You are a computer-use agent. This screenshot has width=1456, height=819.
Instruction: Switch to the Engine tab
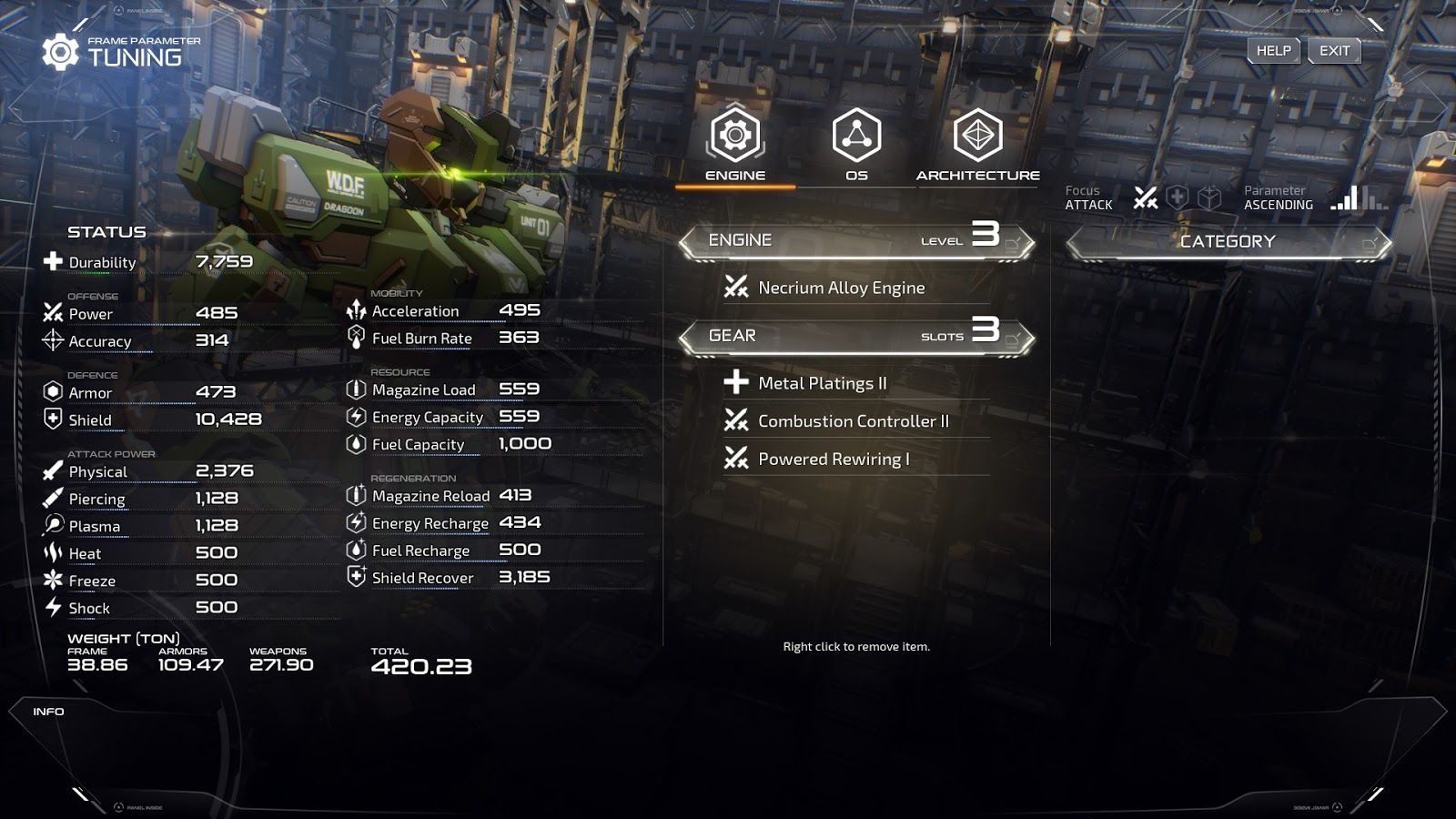pyautogui.click(x=735, y=144)
